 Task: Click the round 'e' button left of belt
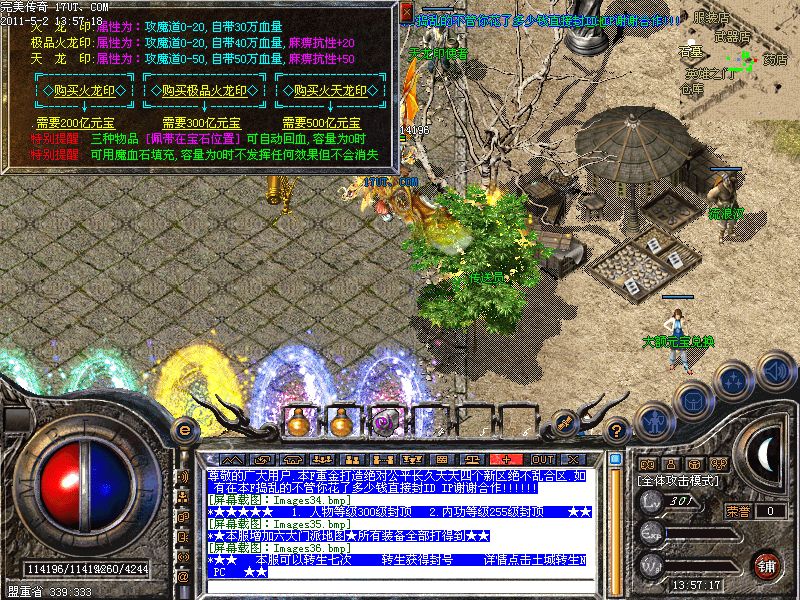(x=184, y=428)
